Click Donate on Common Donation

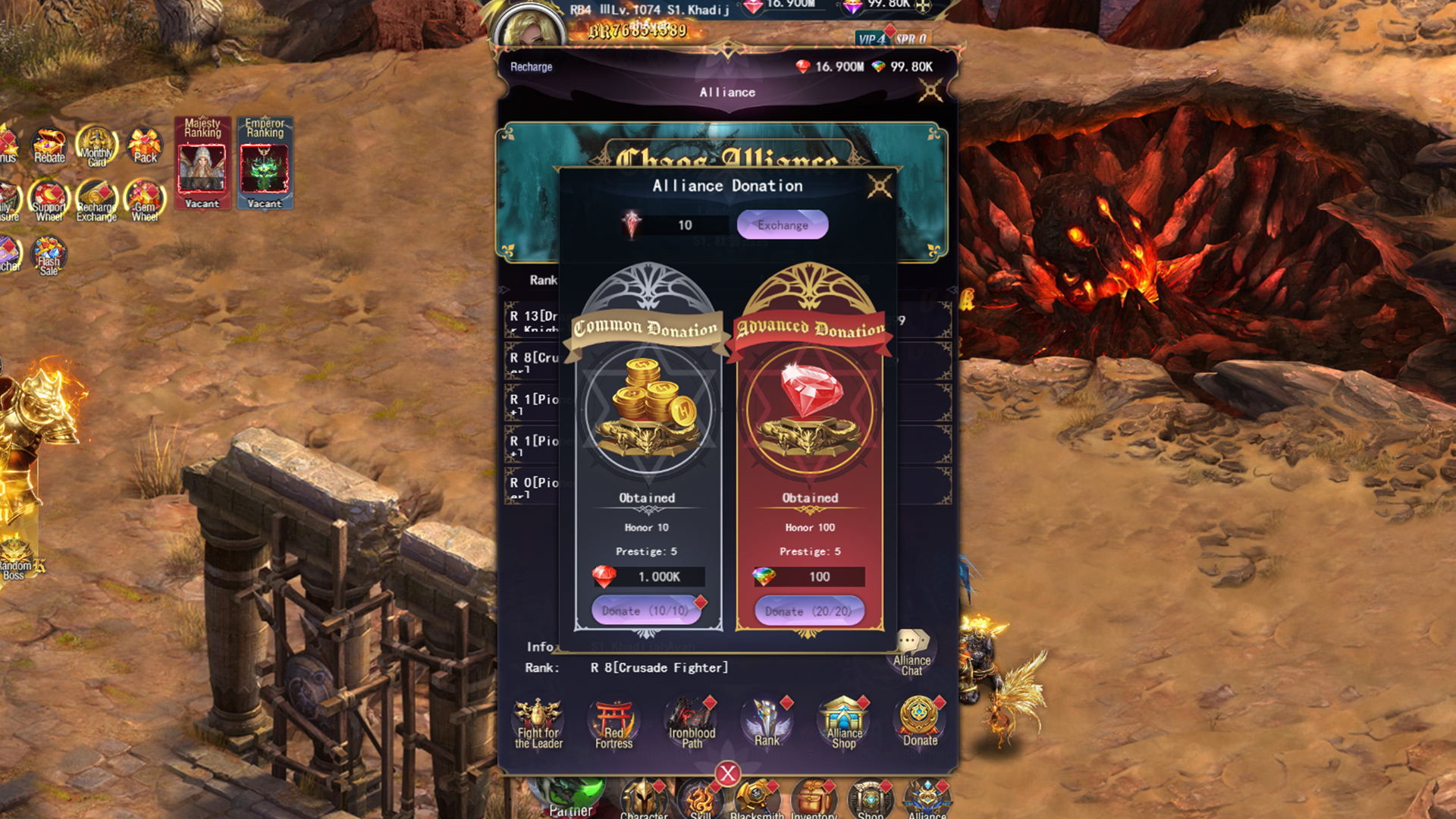[645, 610]
